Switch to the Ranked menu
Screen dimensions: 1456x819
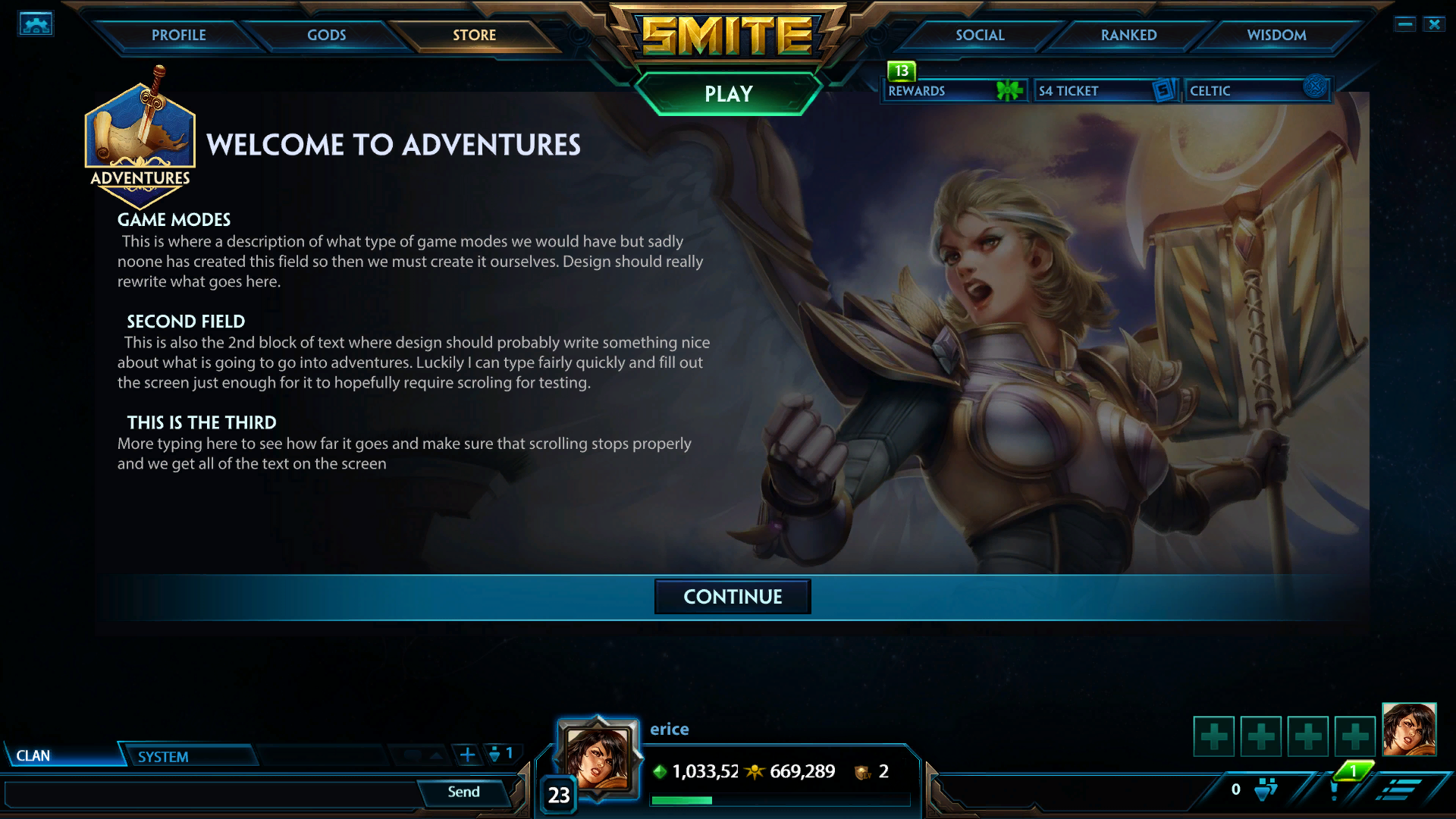click(1128, 35)
